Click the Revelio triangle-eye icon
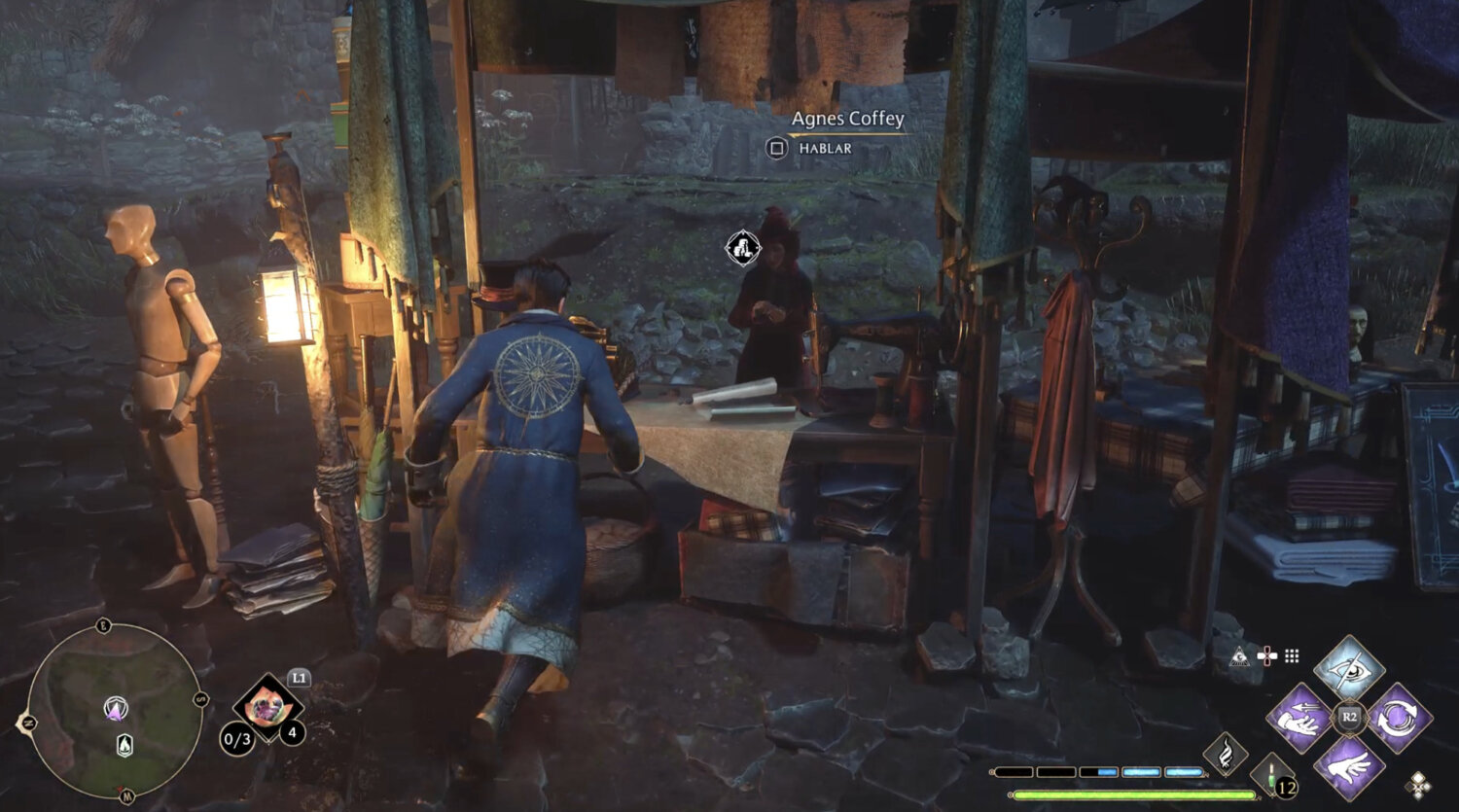This screenshot has height=812, width=1459. coord(1239,656)
